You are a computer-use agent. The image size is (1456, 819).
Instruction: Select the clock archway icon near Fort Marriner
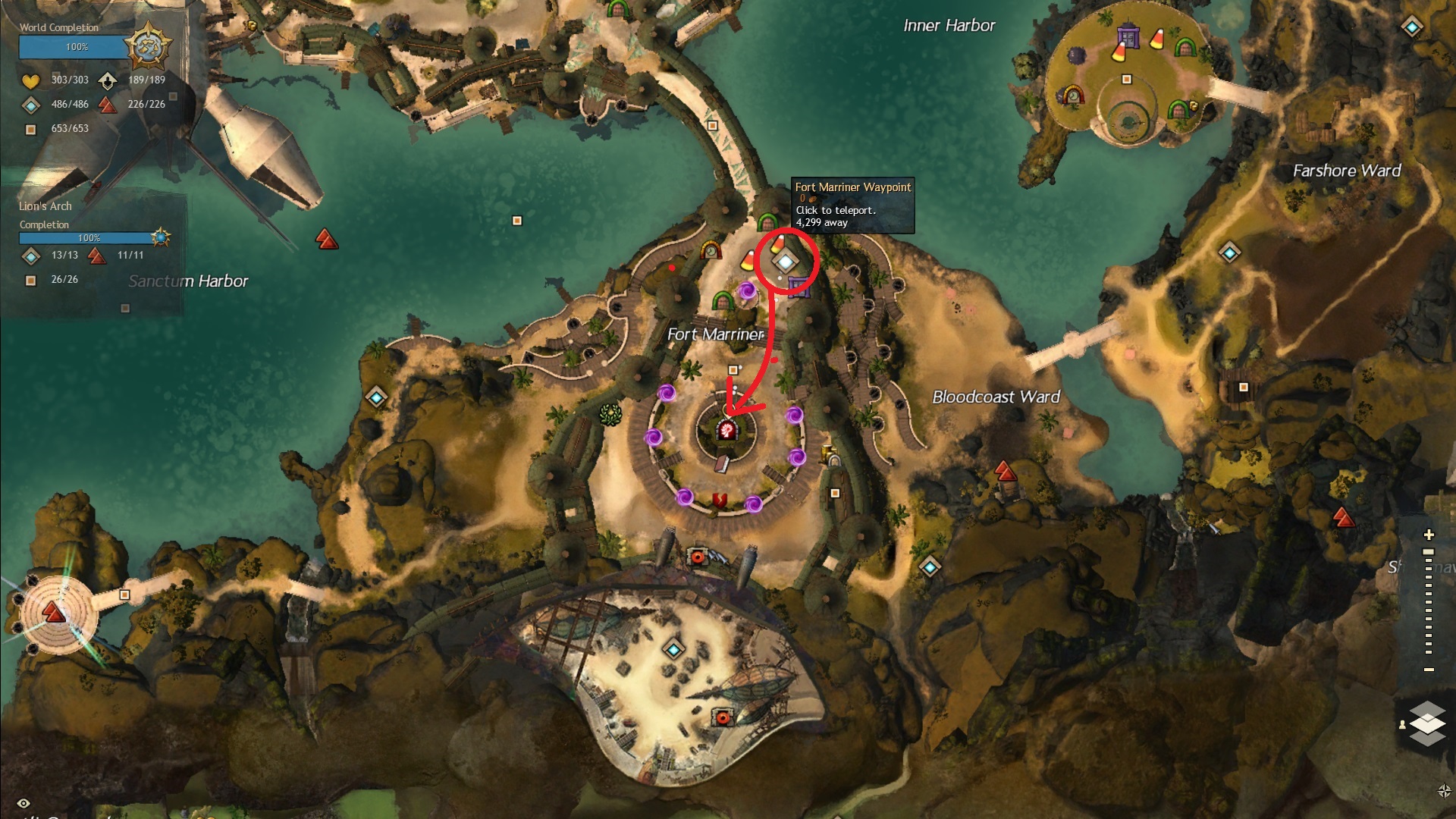[710, 249]
